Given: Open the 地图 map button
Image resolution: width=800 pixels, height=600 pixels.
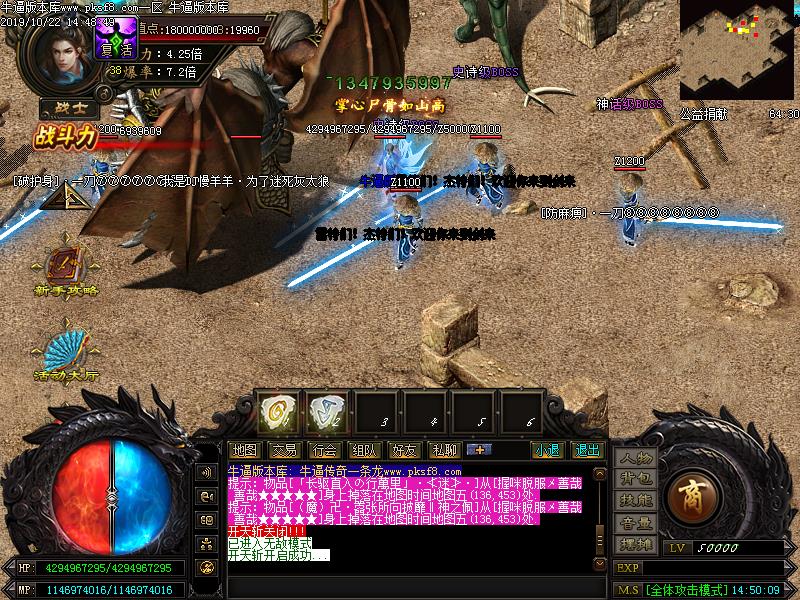Looking at the screenshot, I should tap(244, 450).
